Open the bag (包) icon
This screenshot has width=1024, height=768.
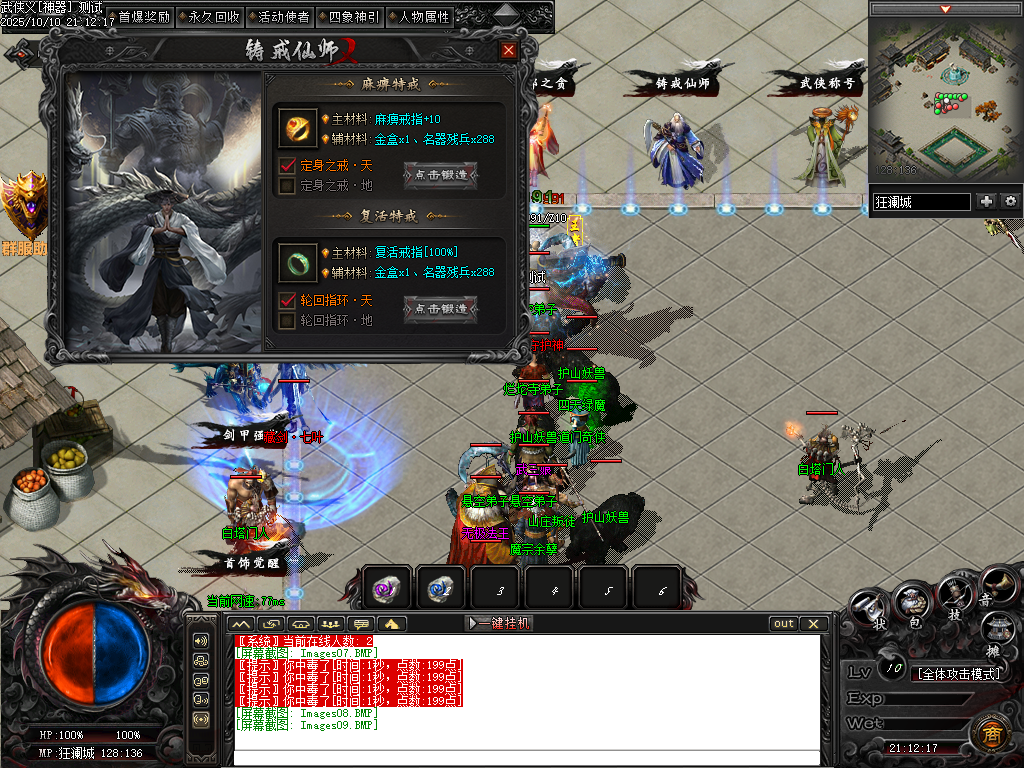pyautogui.click(x=912, y=605)
